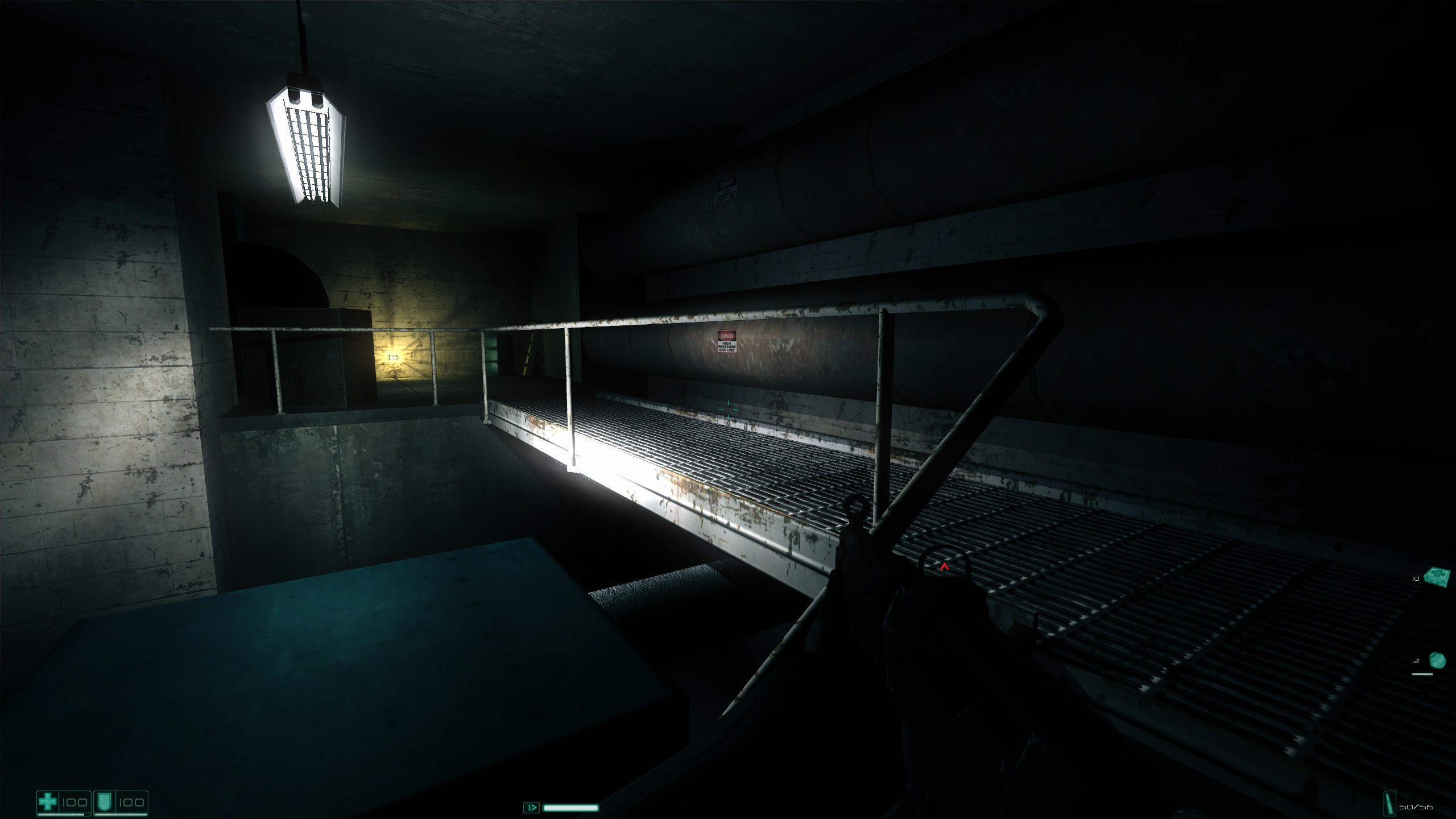Click the weapon silhouette beside the ammo counter
Image resolution: width=1456 pixels, height=819 pixels.
click(1389, 802)
